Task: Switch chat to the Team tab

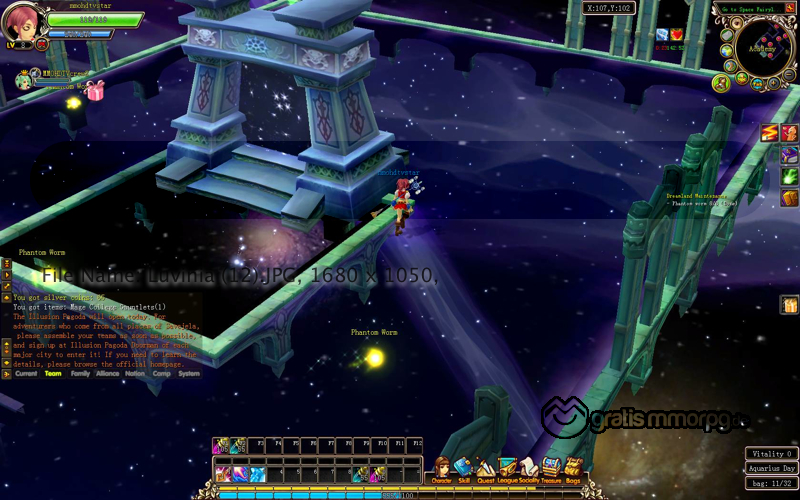Action: (x=53, y=374)
